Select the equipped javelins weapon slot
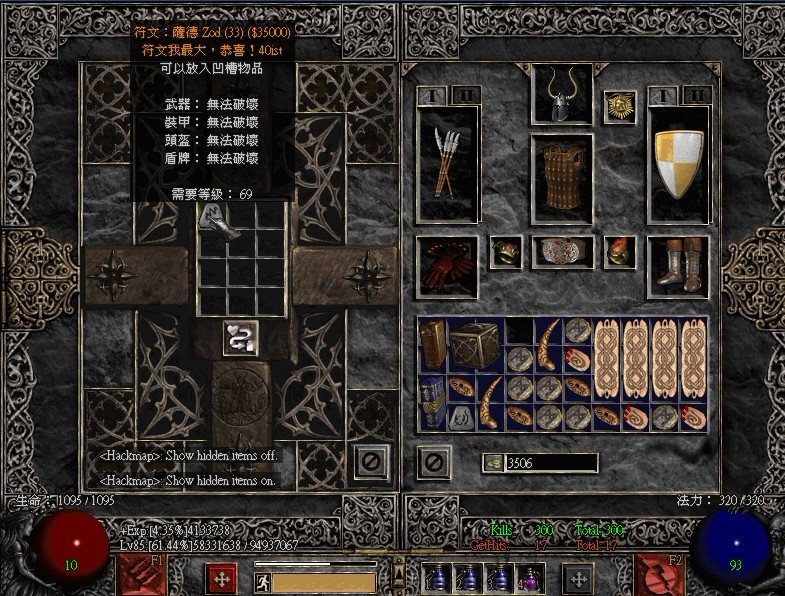 tap(447, 163)
